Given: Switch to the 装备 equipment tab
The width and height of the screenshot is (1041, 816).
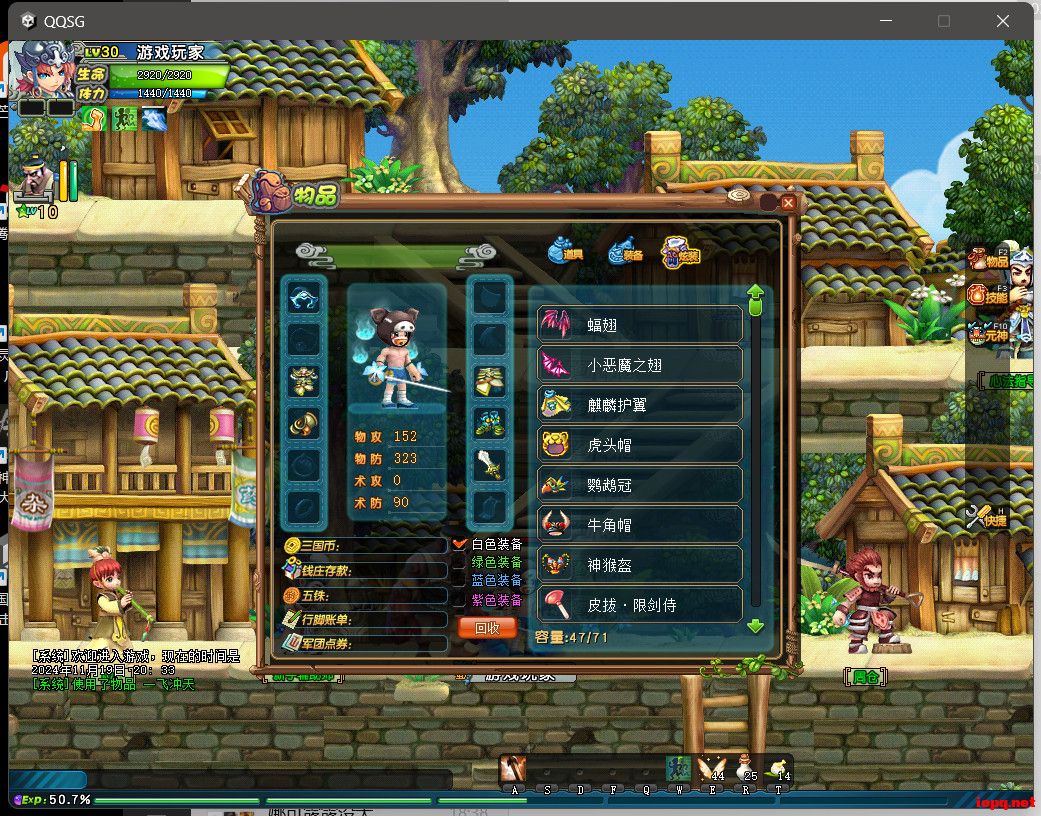Looking at the screenshot, I should pos(625,251).
